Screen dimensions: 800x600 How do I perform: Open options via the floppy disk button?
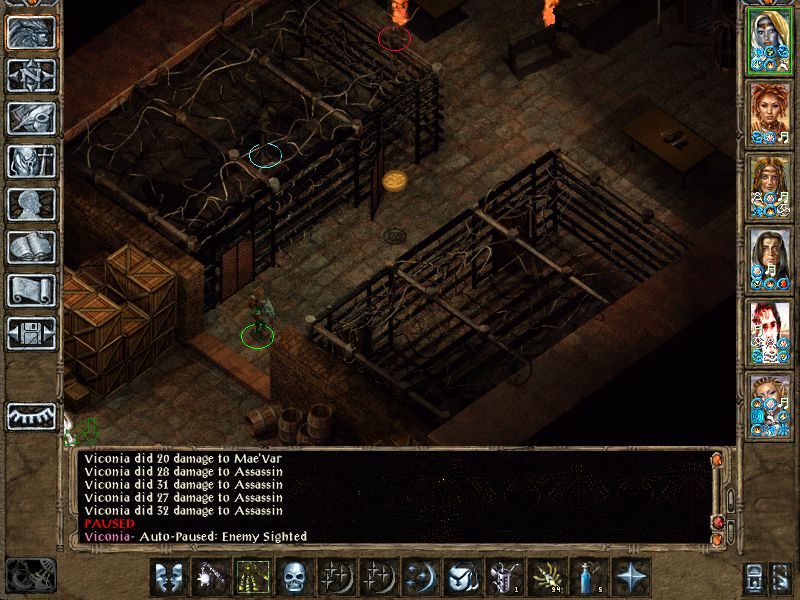click(x=31, y=333)
